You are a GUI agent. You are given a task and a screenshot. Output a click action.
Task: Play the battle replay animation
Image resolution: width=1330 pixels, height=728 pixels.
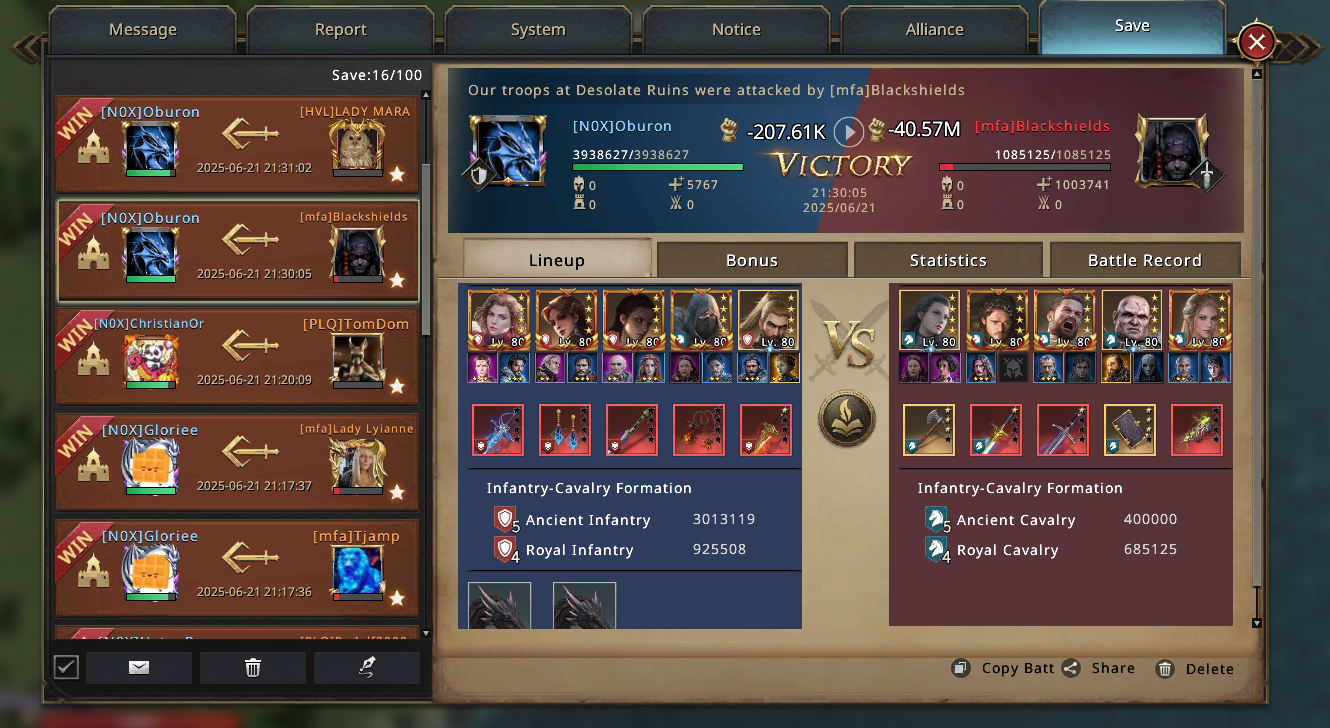coord(848,131)
